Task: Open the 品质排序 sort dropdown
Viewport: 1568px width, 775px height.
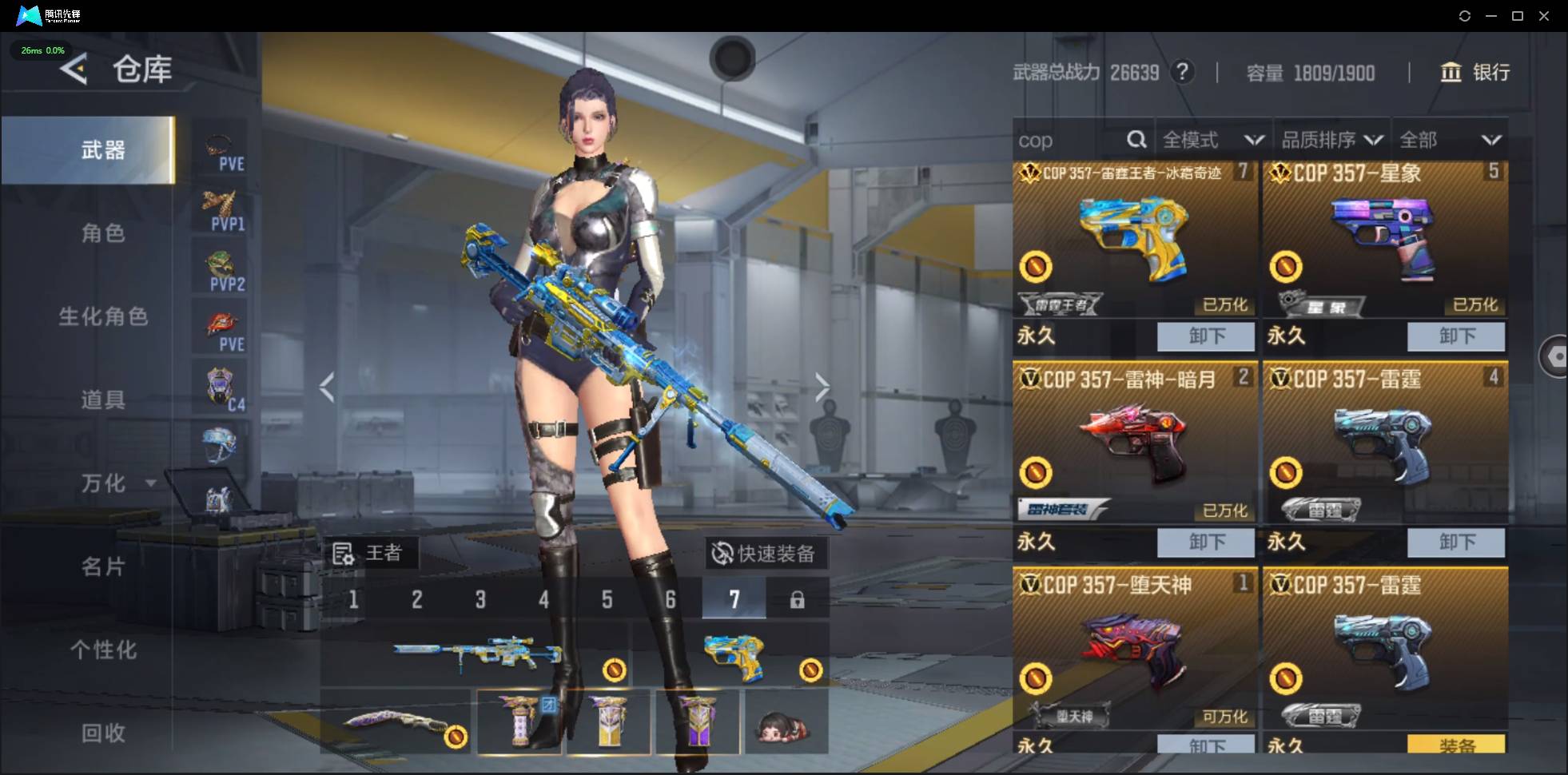Action: tap(1331, 141)
